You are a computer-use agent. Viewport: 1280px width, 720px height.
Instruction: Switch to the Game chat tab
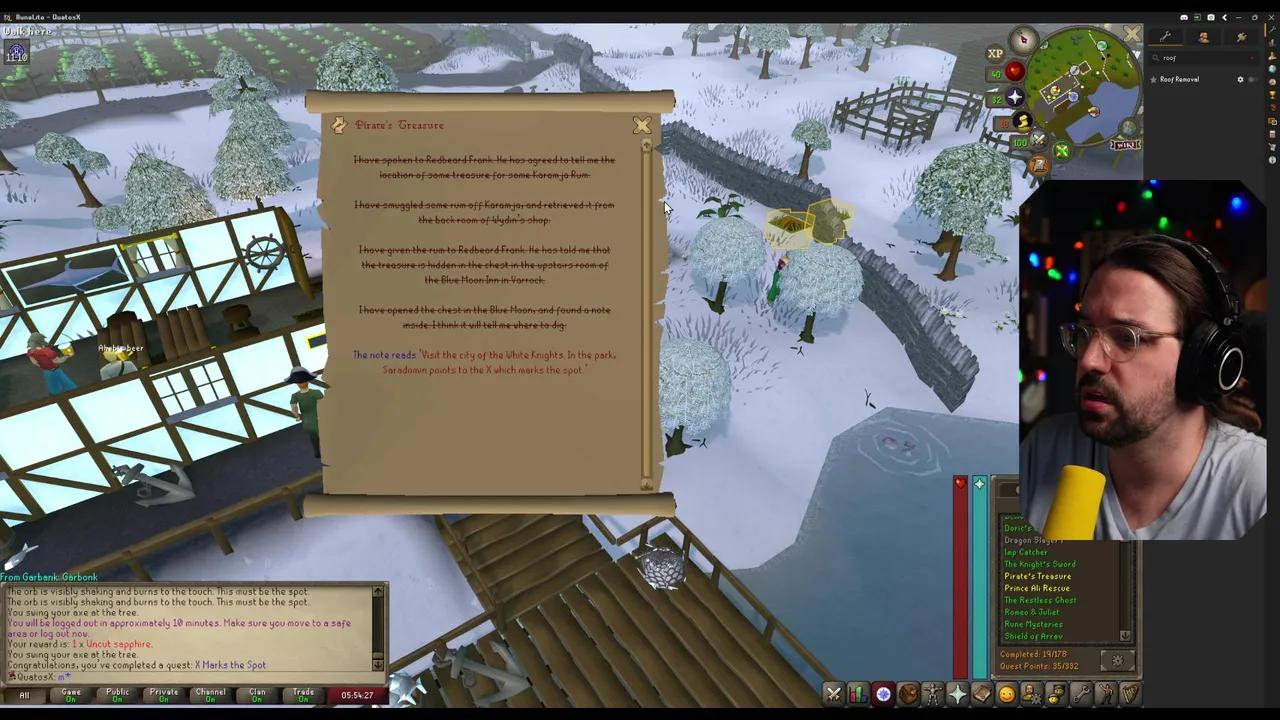(70, 694)
